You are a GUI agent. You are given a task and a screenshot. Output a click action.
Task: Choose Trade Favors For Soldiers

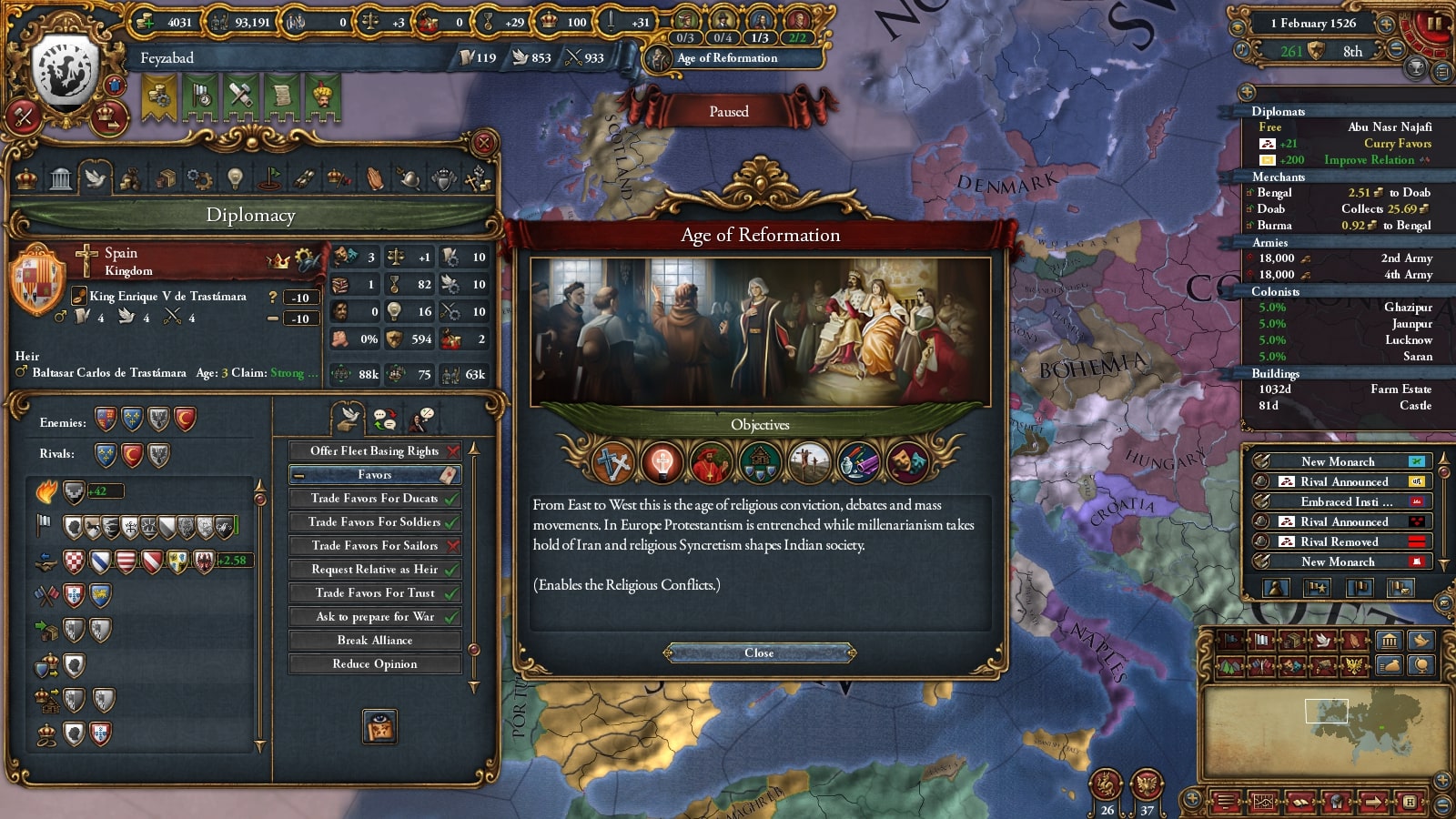pos(374,522)
